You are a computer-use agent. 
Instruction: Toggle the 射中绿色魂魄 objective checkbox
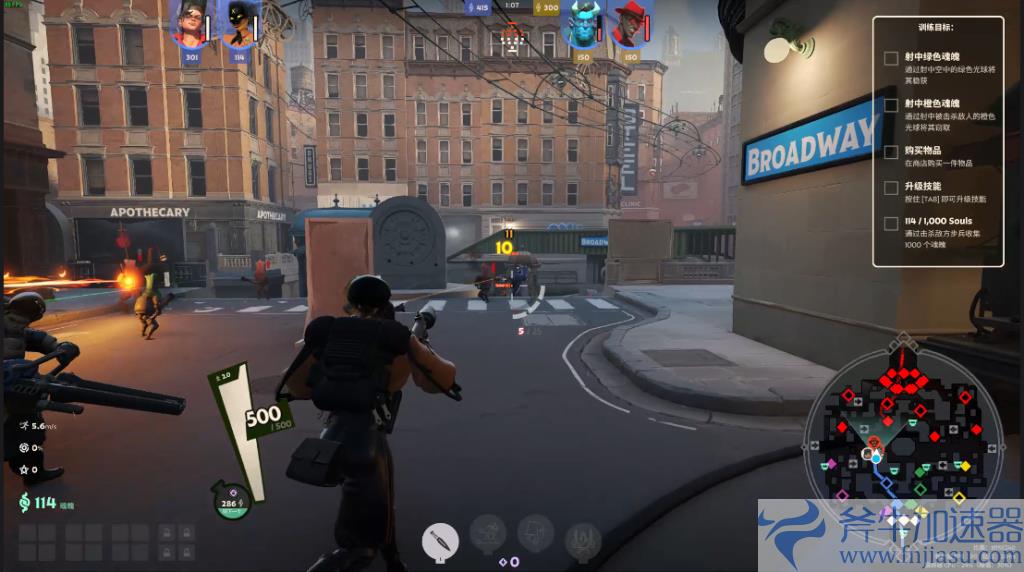[x=891, y=58]
